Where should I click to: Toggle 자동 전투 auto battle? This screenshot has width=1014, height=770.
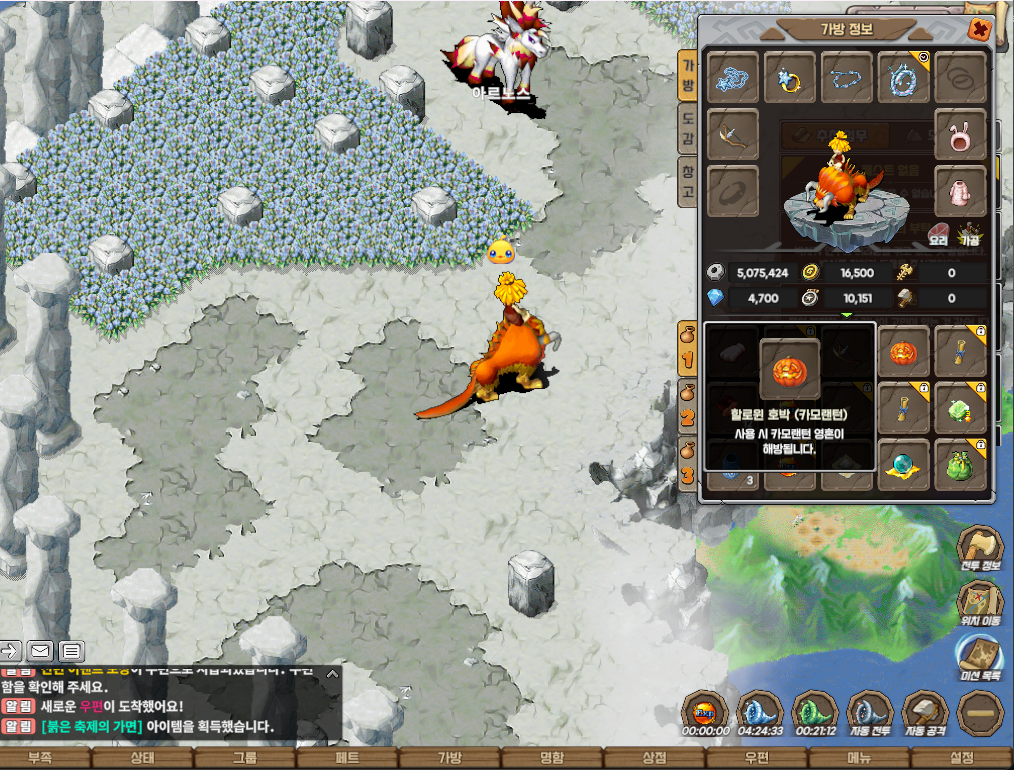pos(869,714)
